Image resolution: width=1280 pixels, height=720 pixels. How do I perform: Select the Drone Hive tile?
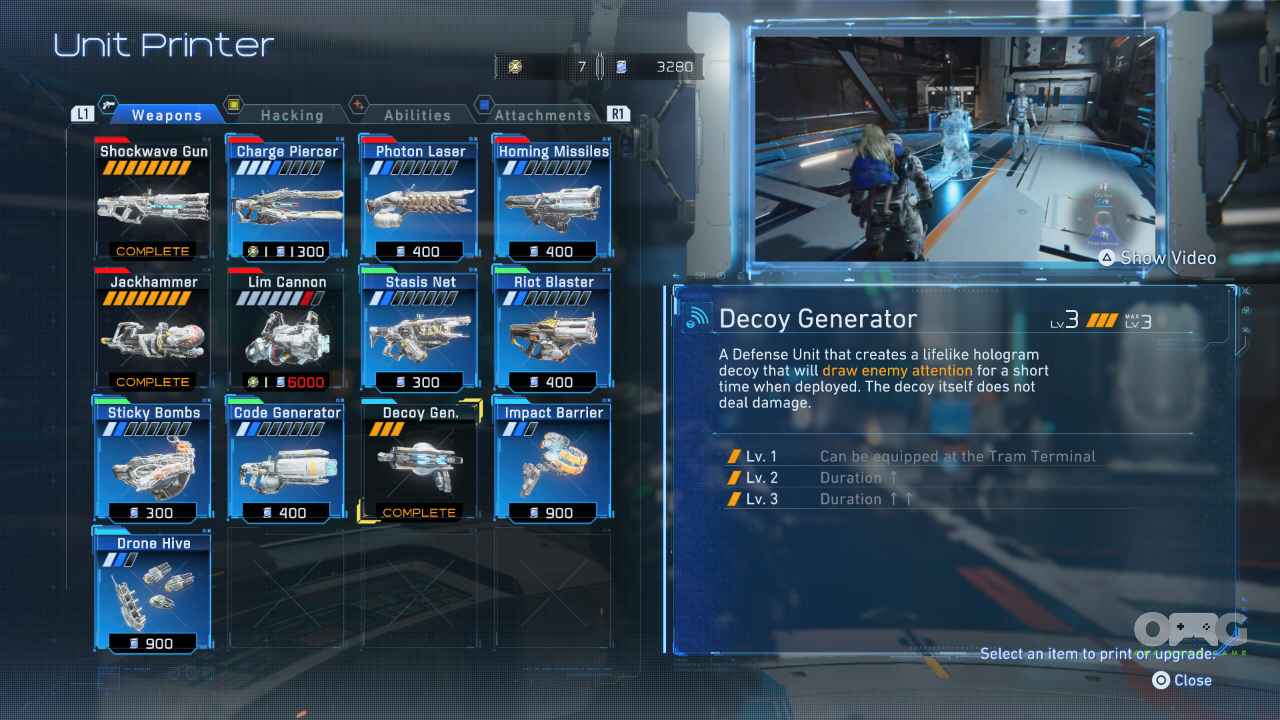[153, 593]
